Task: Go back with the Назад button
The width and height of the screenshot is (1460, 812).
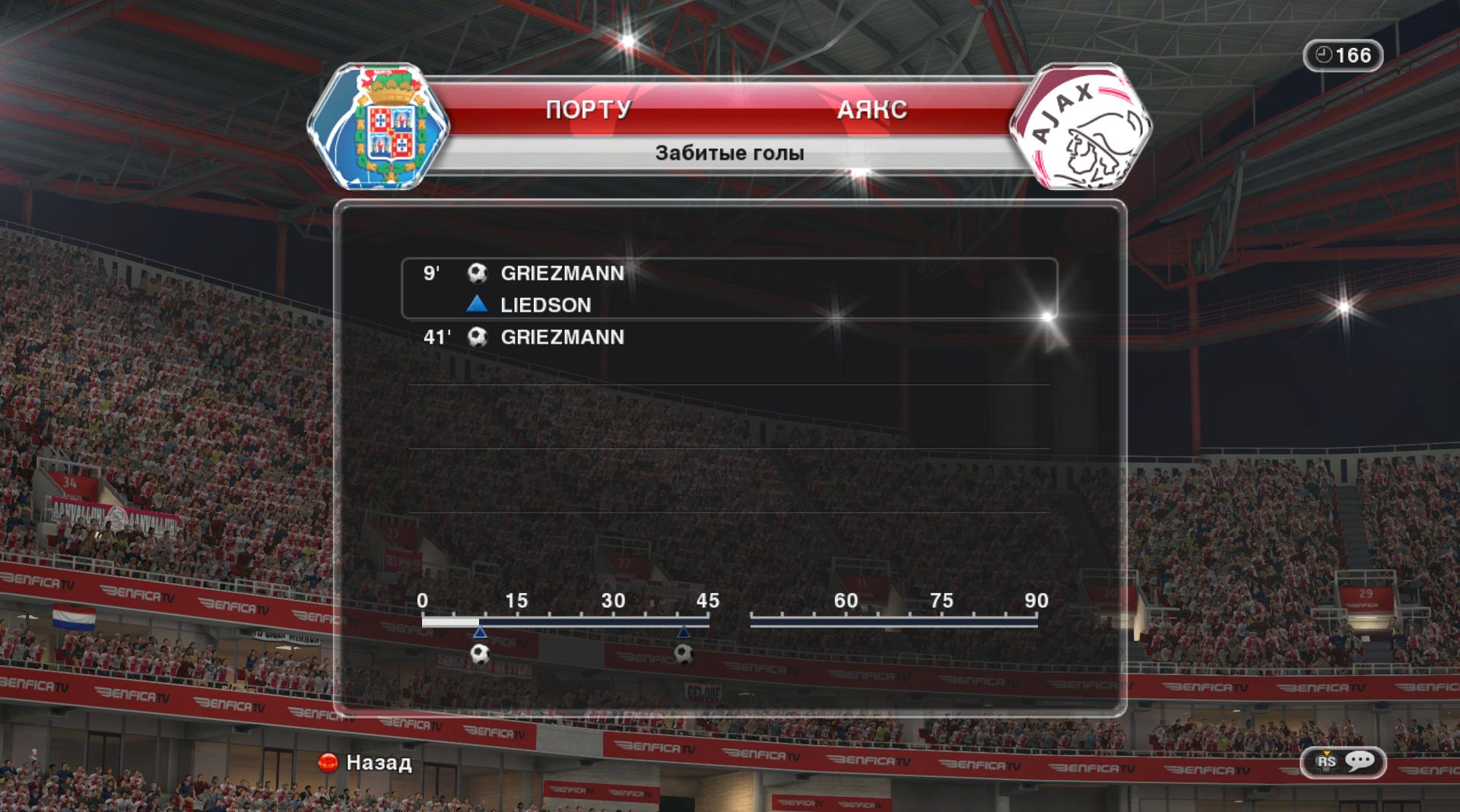Action: click(366, 763)
